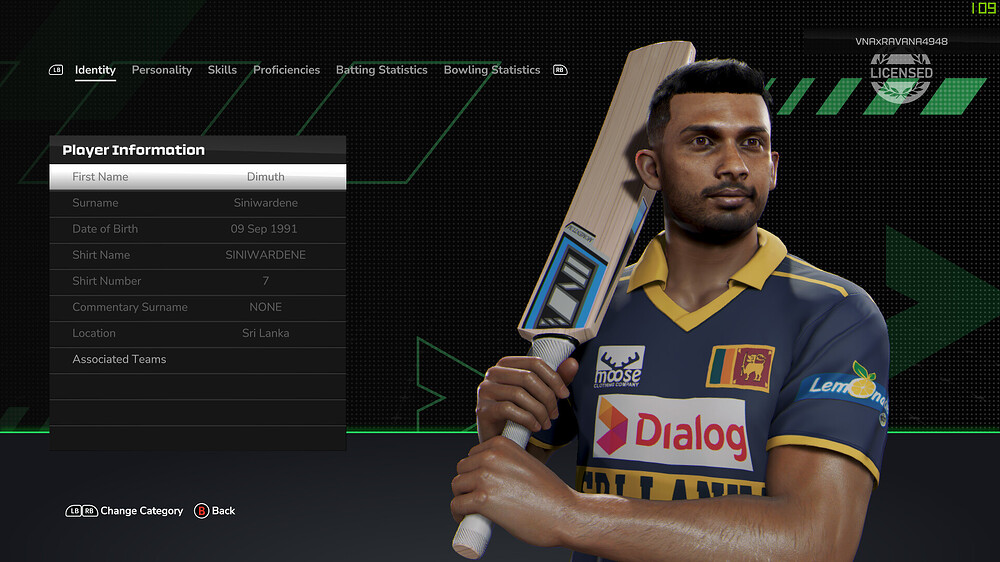Open the Associated Teams entry
The width and height of the screenshot is (1000, 562).
[x=198, y=359]
